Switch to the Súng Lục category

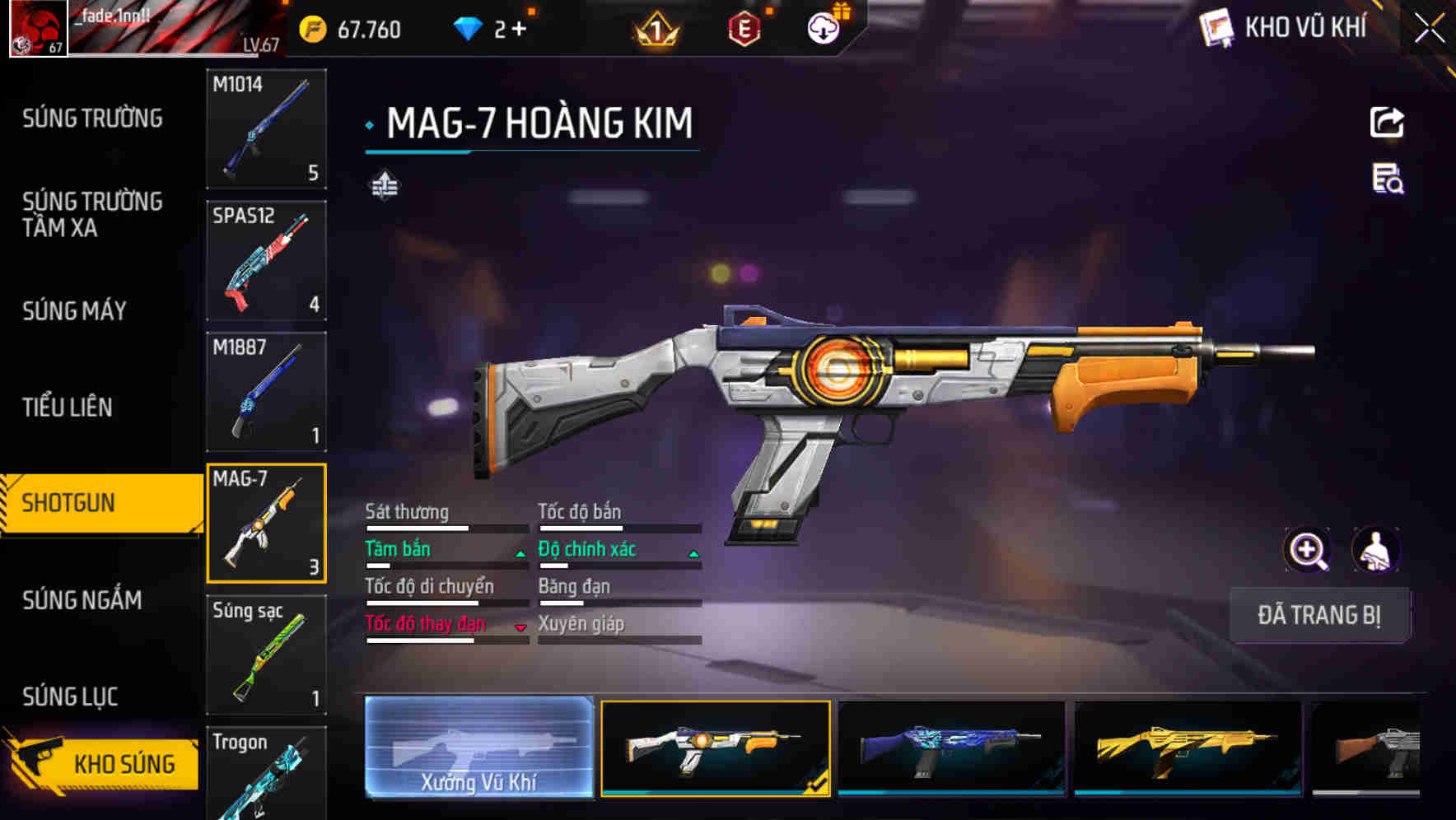click(x=70, y=697)
